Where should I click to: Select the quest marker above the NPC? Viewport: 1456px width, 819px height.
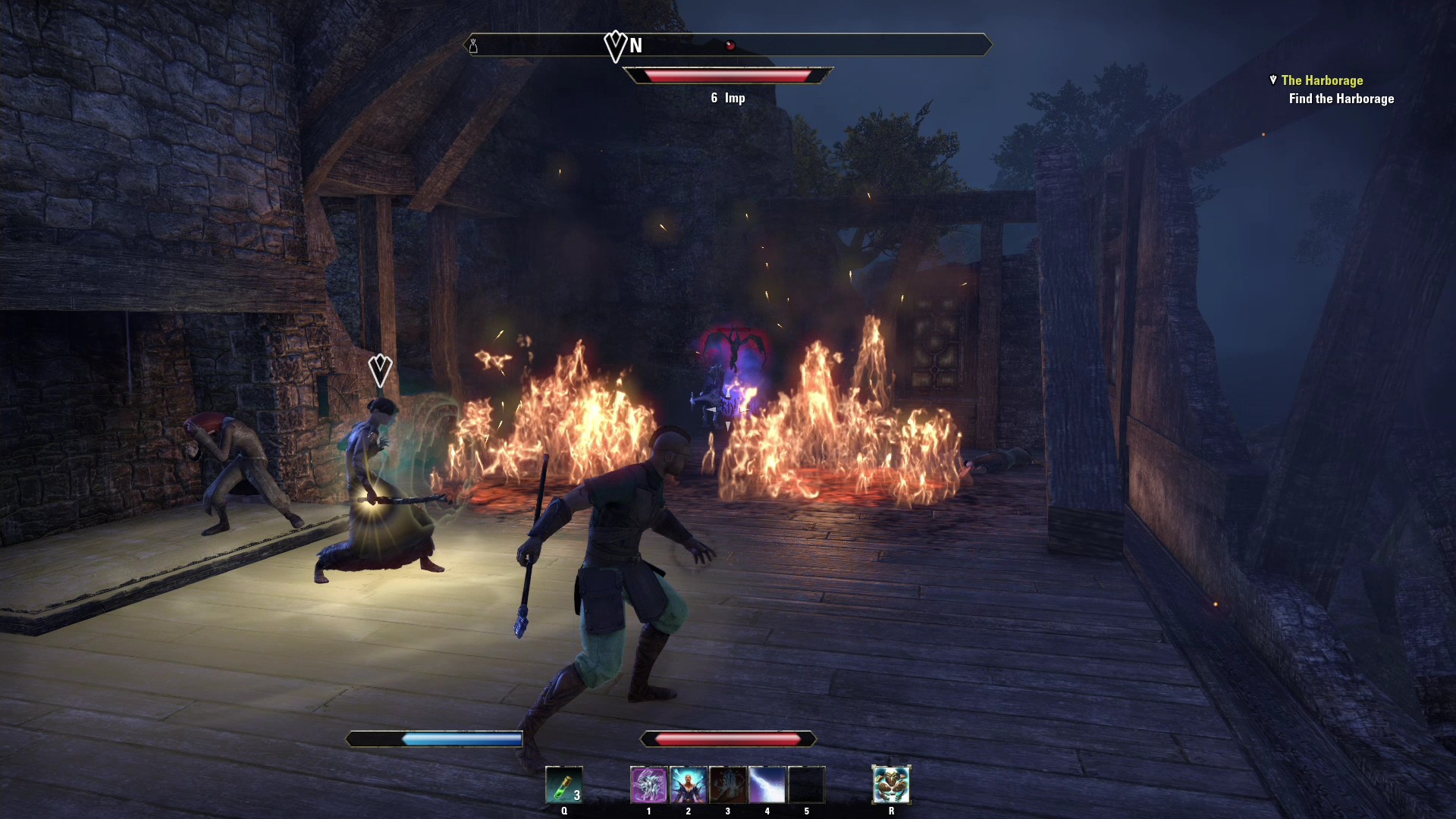(379, 371)
